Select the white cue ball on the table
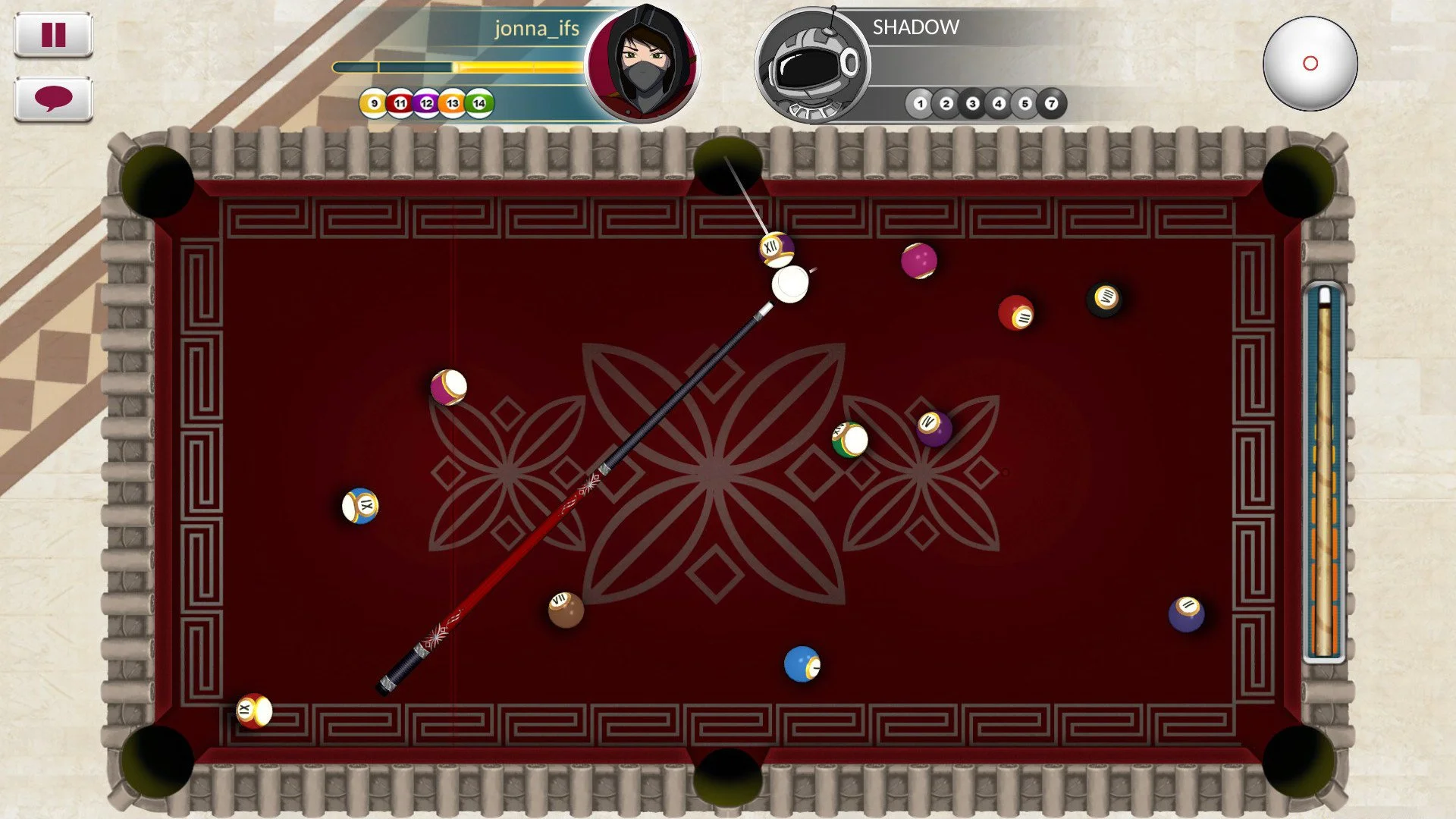The width and height of the screenshot is (1456, 819). point(789,285)
